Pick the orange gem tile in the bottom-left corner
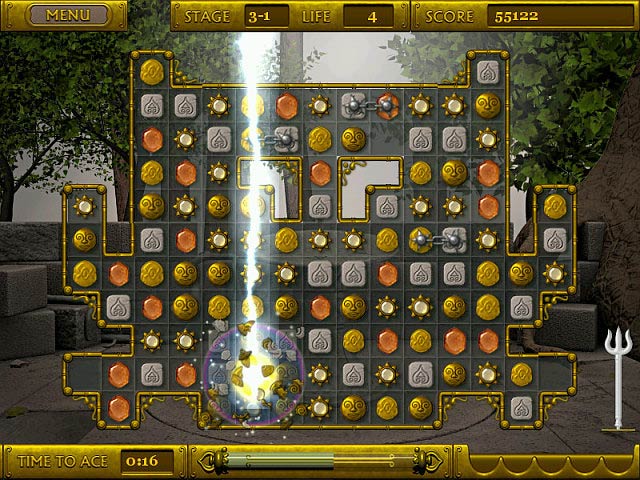The width and height of the screenshot is (640, 480). (x=118, y=407)
